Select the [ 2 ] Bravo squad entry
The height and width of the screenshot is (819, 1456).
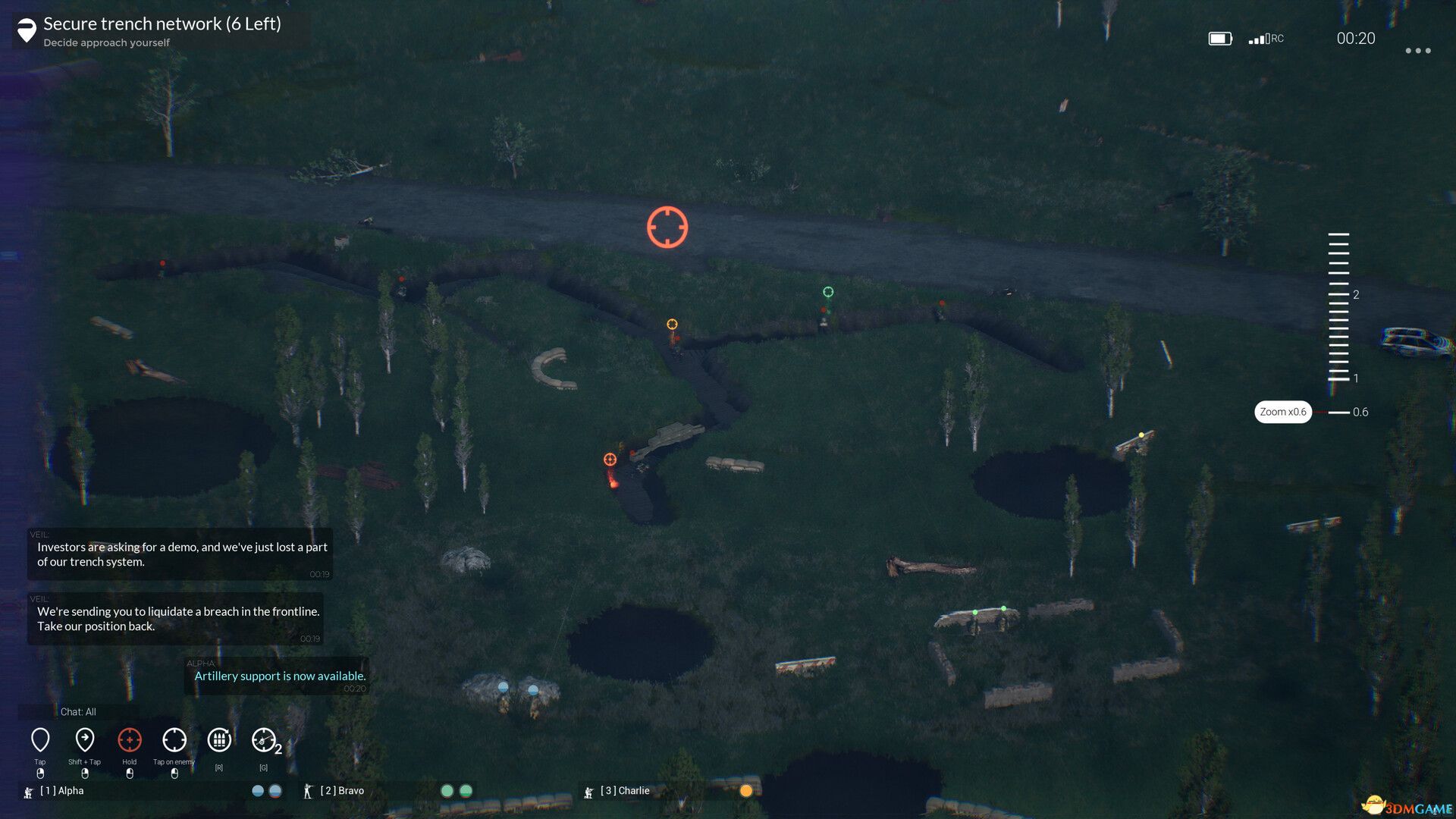(341, 790)
